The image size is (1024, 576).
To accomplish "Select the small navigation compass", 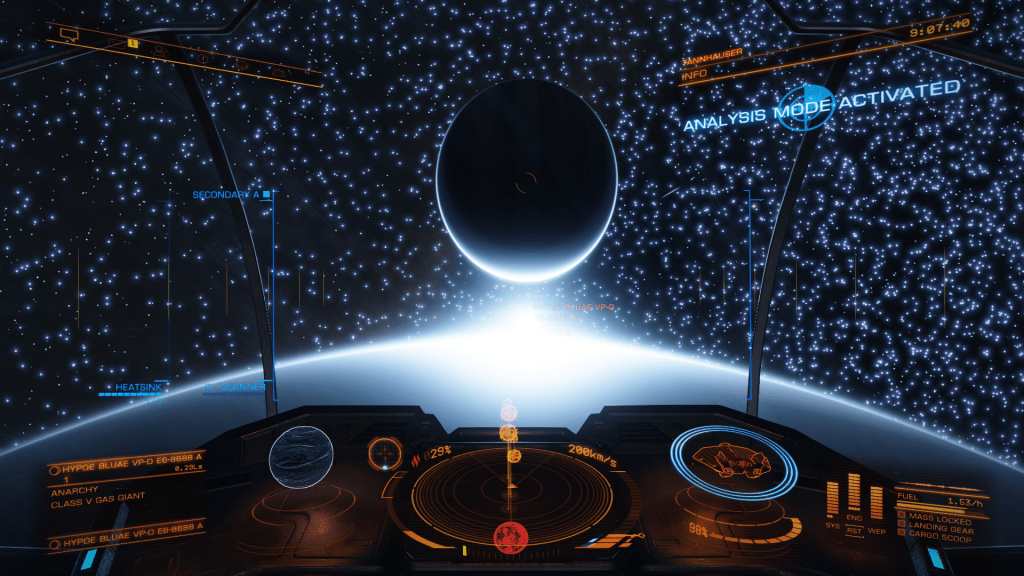I will (383, 454).
